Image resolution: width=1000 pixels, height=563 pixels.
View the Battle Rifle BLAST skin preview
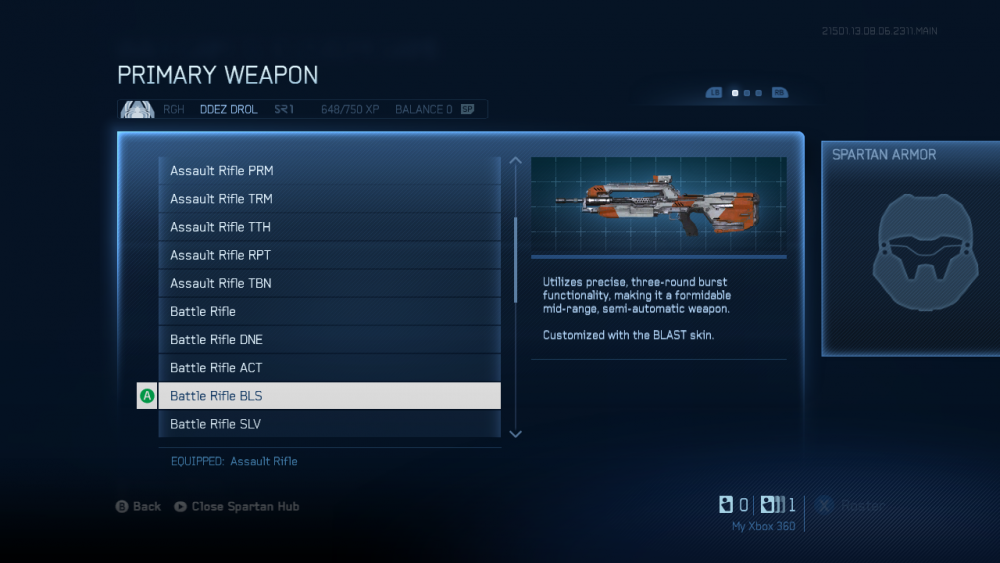coord(658,207)
